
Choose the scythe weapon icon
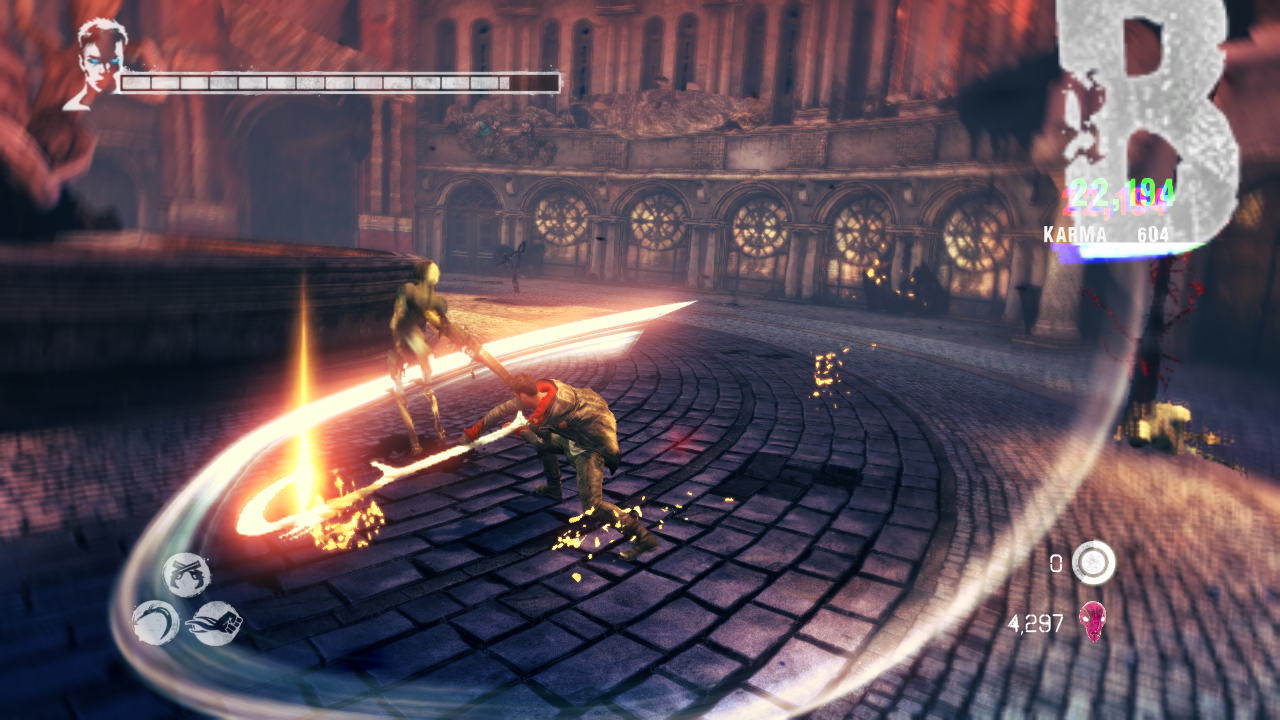click(156, 622)
